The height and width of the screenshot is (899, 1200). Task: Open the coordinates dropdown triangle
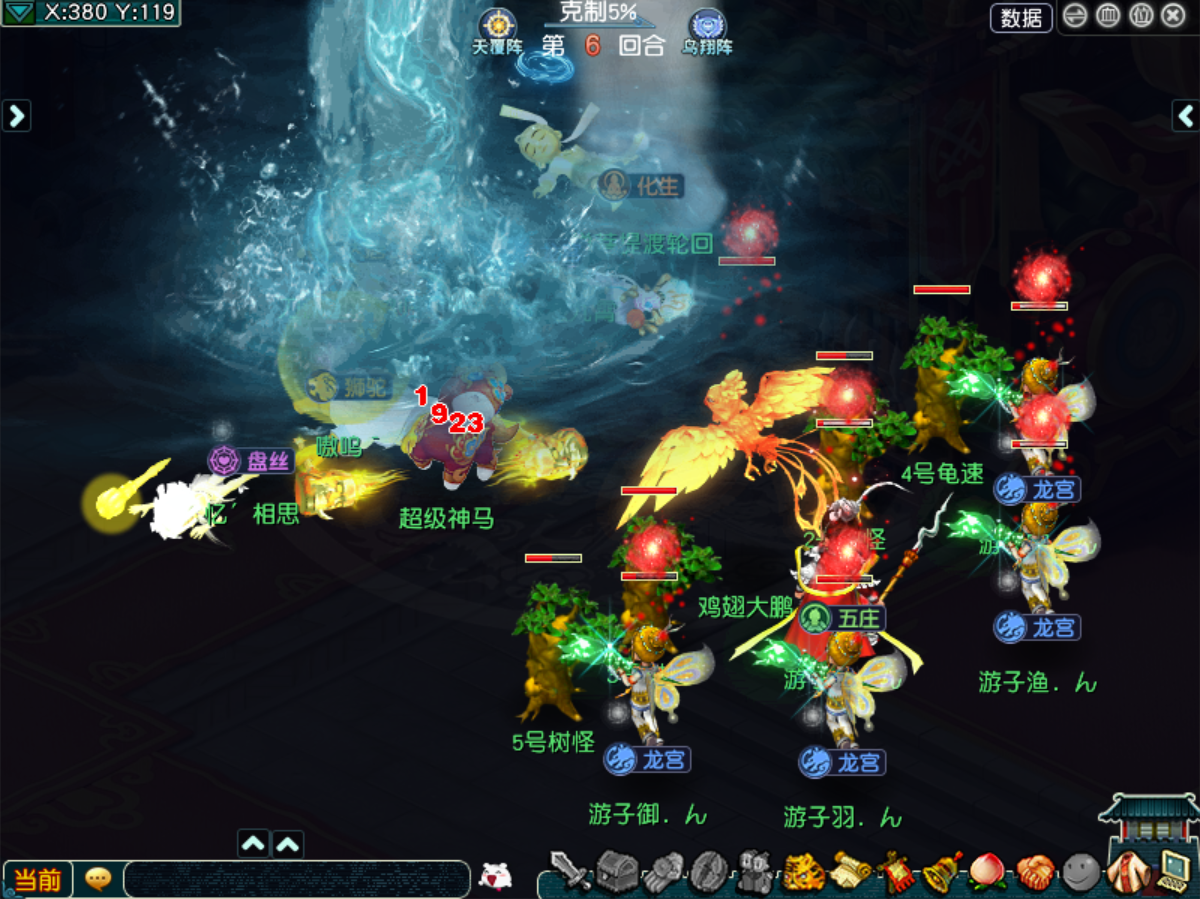tap(20, 12)
